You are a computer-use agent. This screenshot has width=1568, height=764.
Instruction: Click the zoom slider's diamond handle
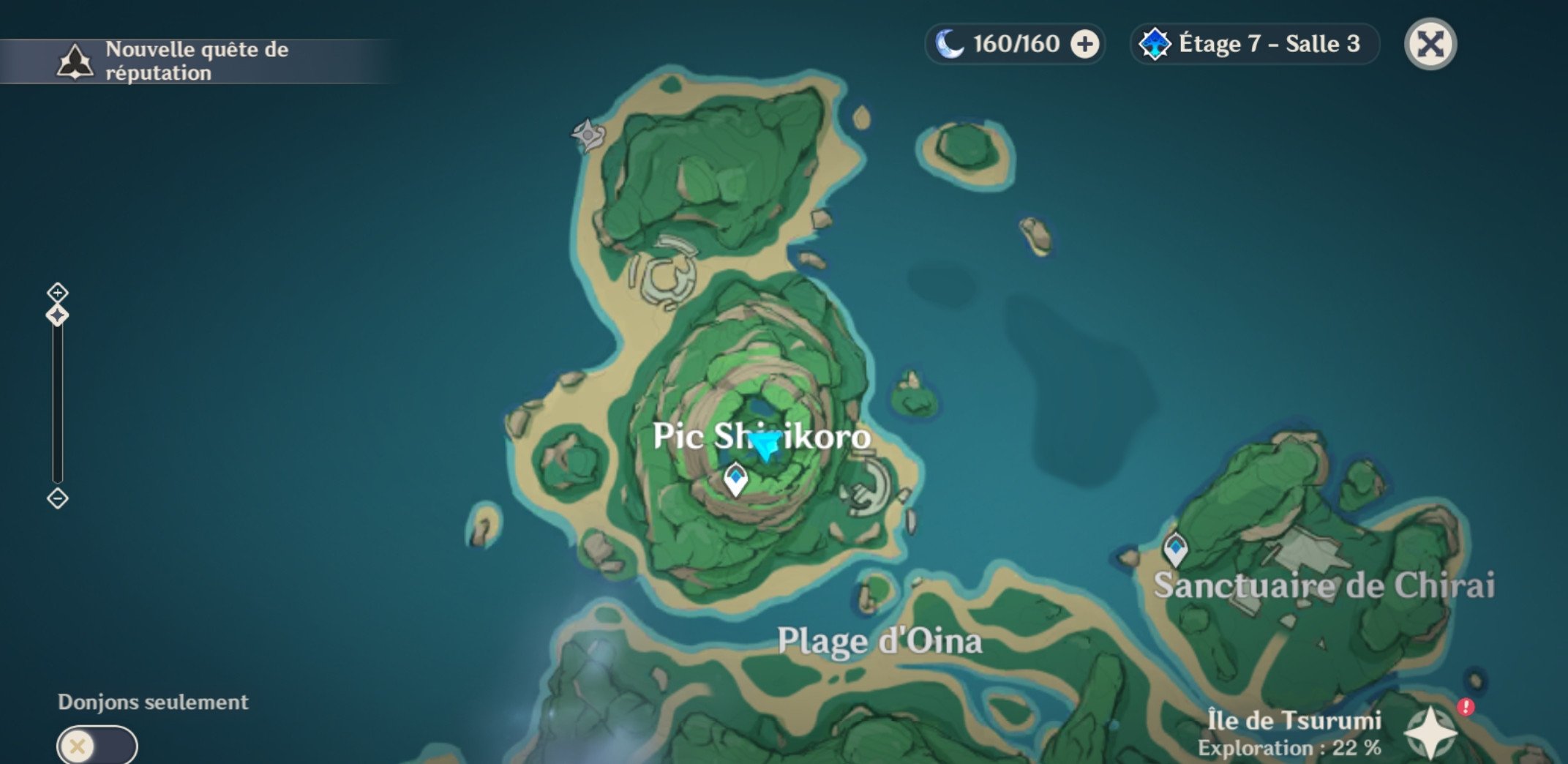[x=58, y=315]
